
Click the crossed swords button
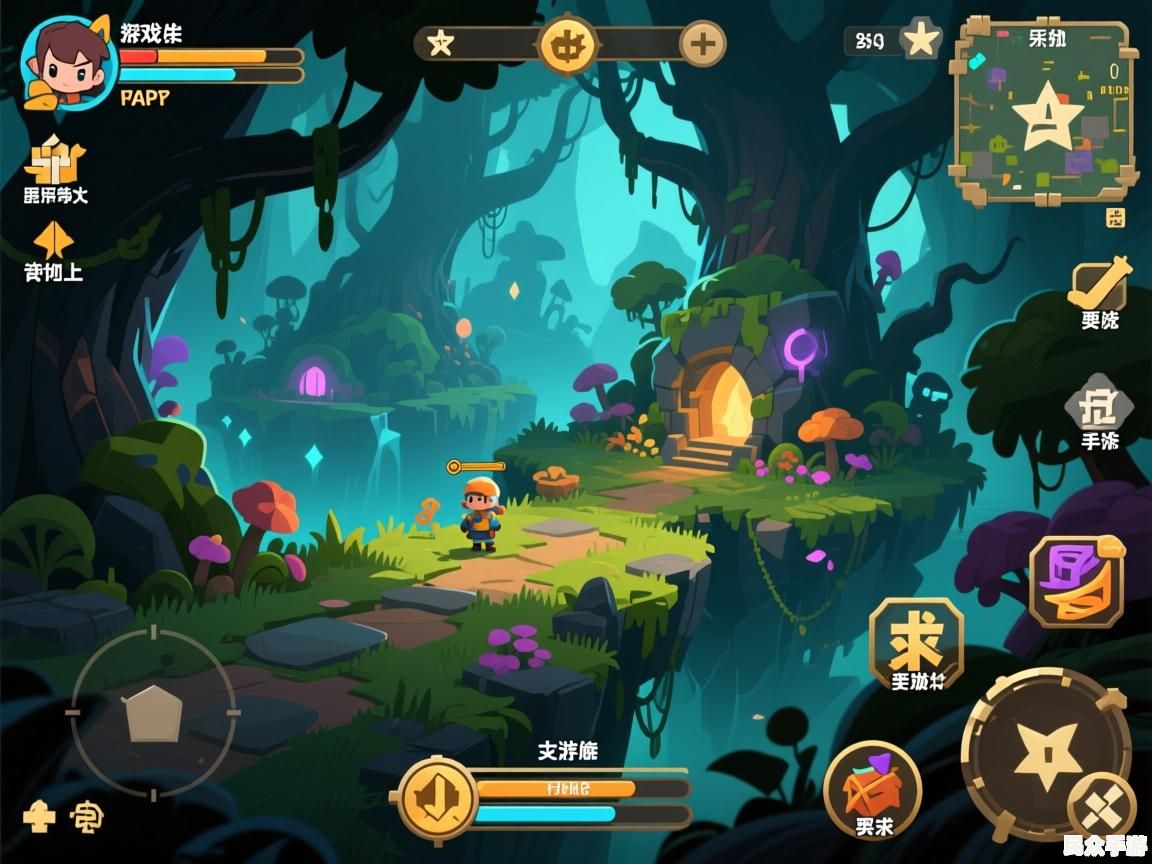pyautogui.click(x=1102, y=807)
